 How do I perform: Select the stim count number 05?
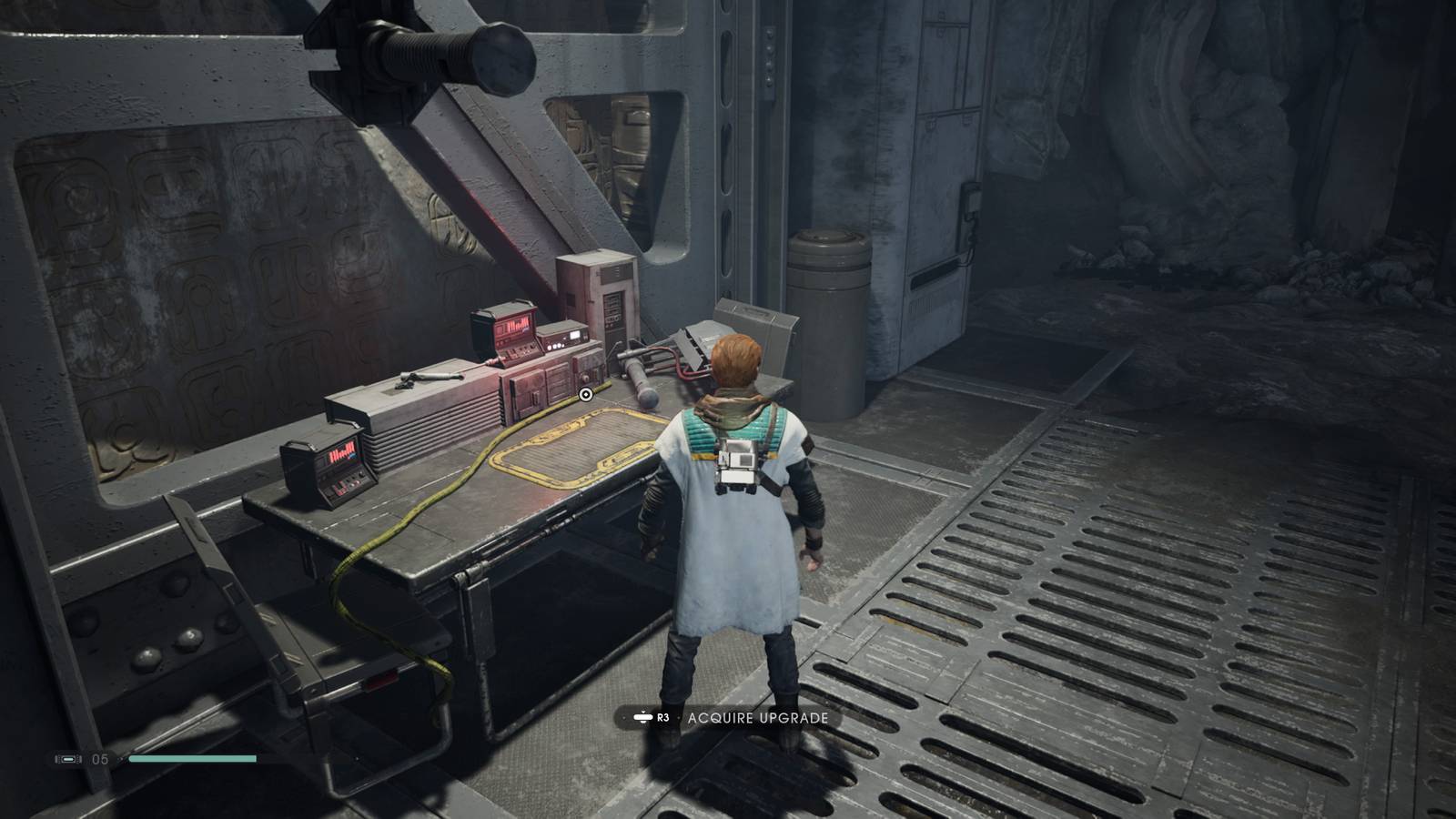98,759
